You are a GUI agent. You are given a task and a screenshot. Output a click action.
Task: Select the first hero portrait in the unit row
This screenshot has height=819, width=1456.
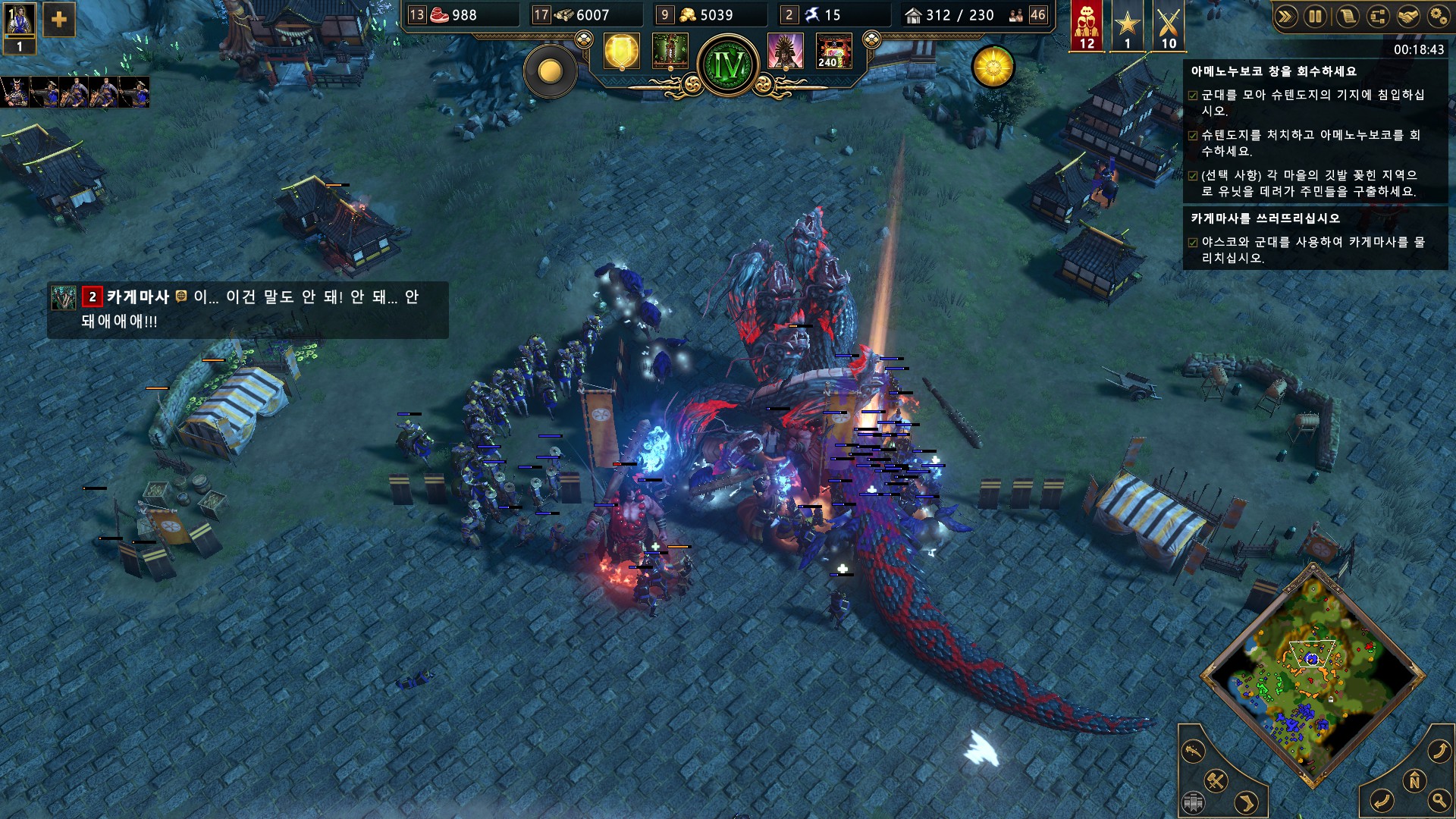coord(14,92)
